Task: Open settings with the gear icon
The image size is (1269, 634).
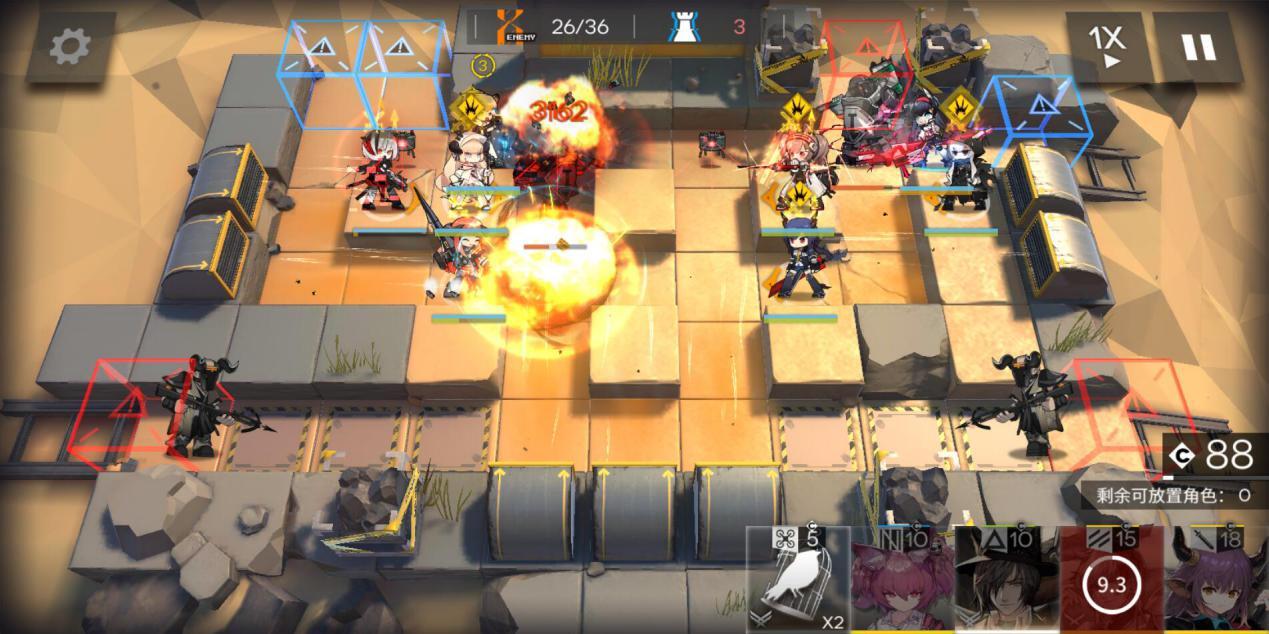Action: coord(70,47)
